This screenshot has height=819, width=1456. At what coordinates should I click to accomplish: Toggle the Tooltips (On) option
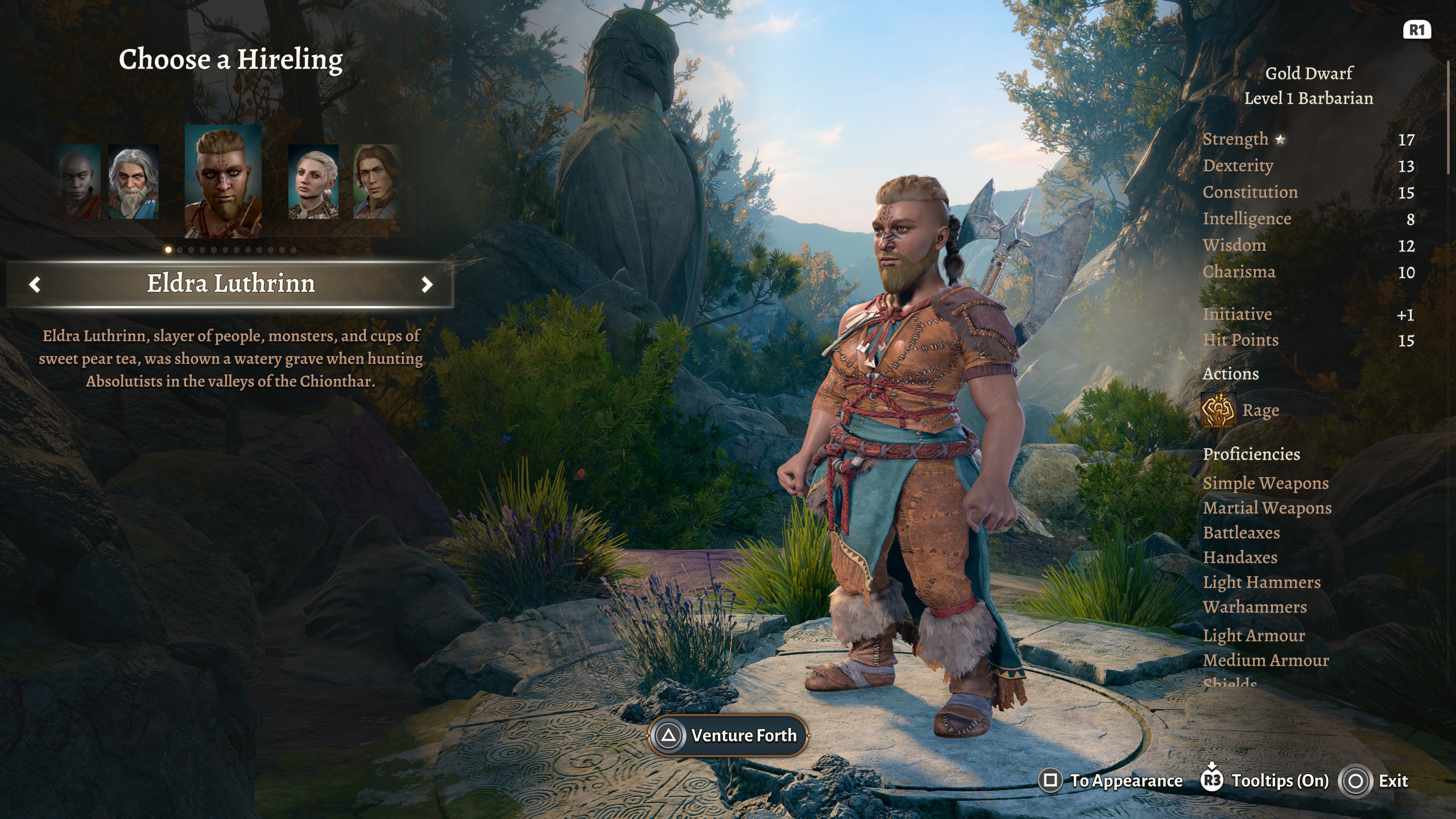[1265, 781]
